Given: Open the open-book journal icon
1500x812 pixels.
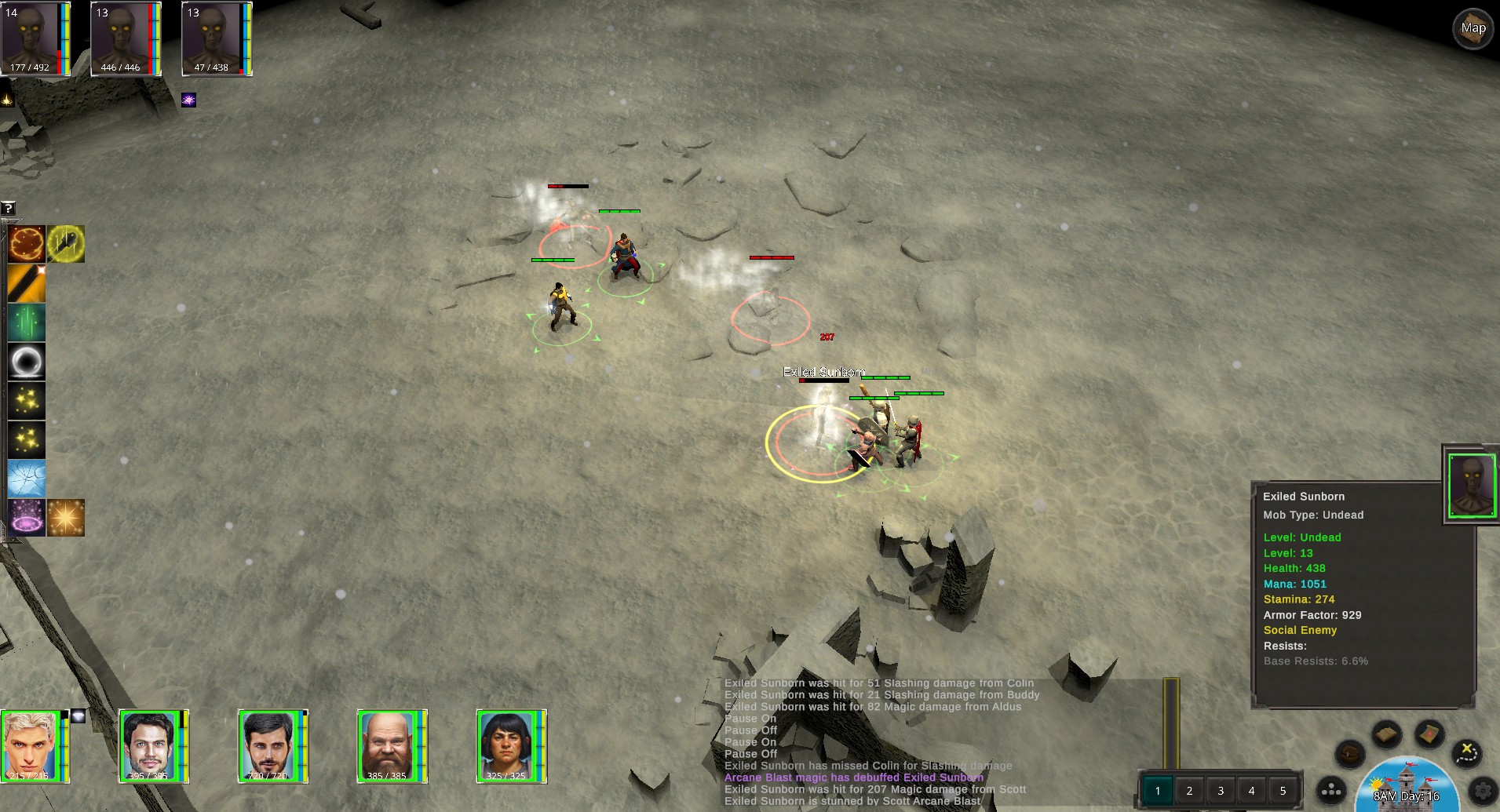Looking at the screenshot, I should 1387,734.
